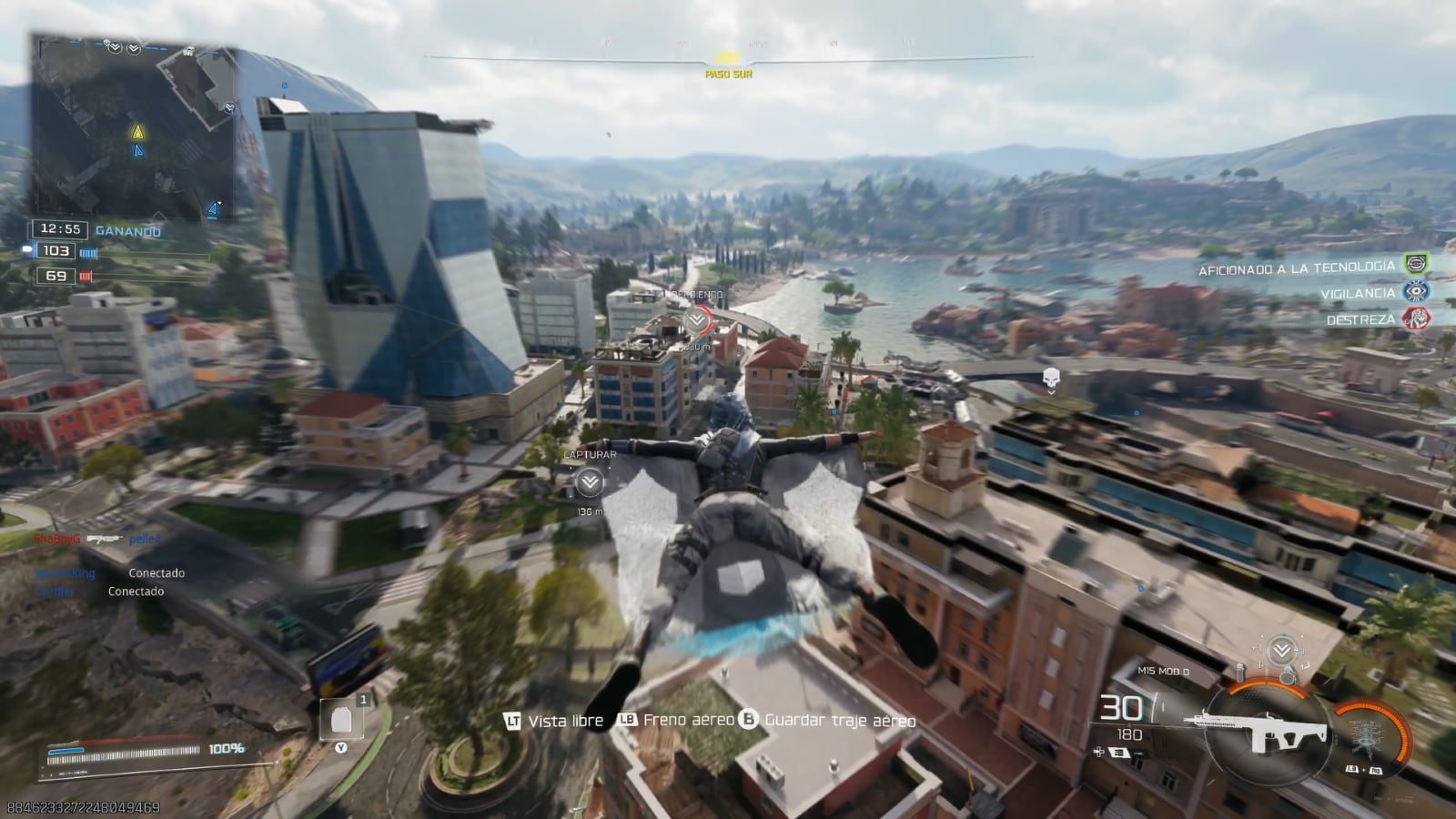Click the skull death marker icon
The height and width of the screenshot is (819, 1456).
tap(1051, 376)
